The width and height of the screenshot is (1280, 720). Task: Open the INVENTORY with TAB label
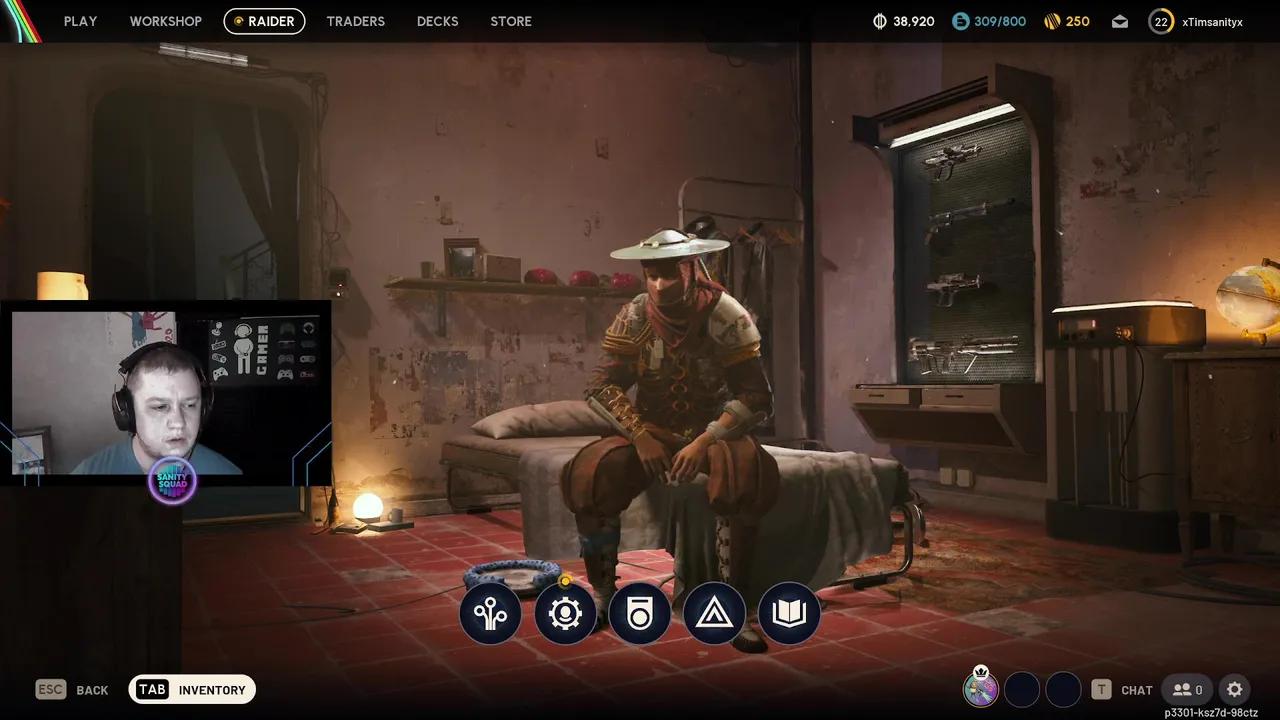[x=192, y=689]
